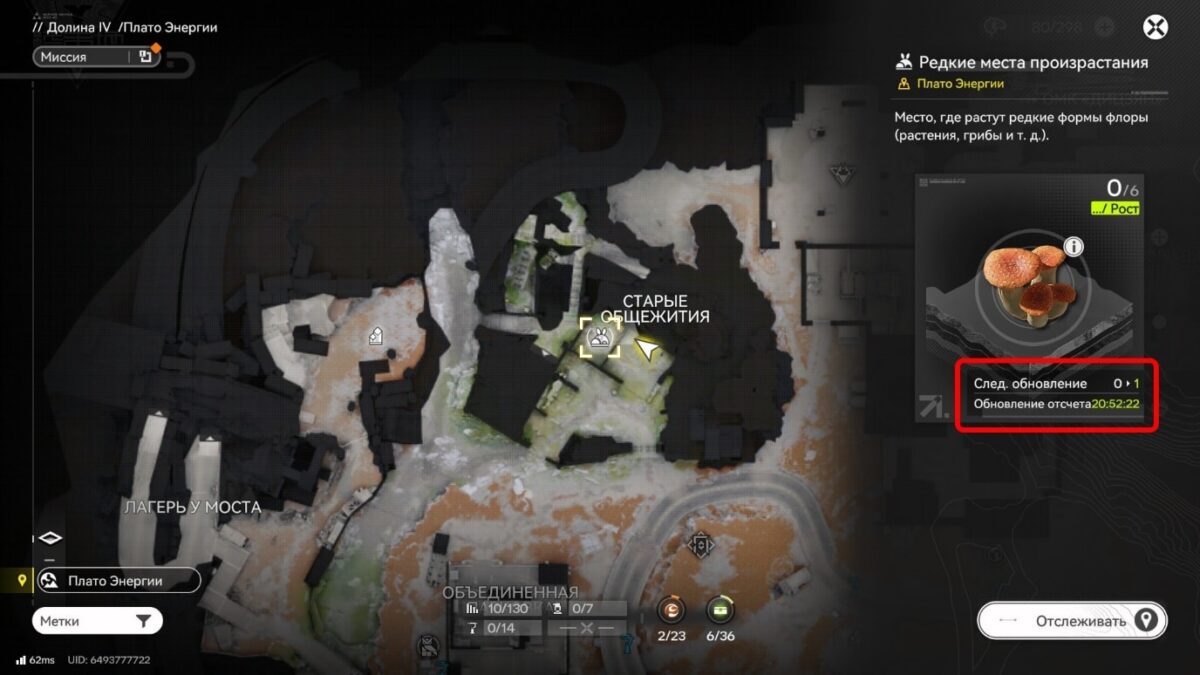The image size is (1200, 675).
Task: Select the Плато Энергии region selector
Action: 118,581
